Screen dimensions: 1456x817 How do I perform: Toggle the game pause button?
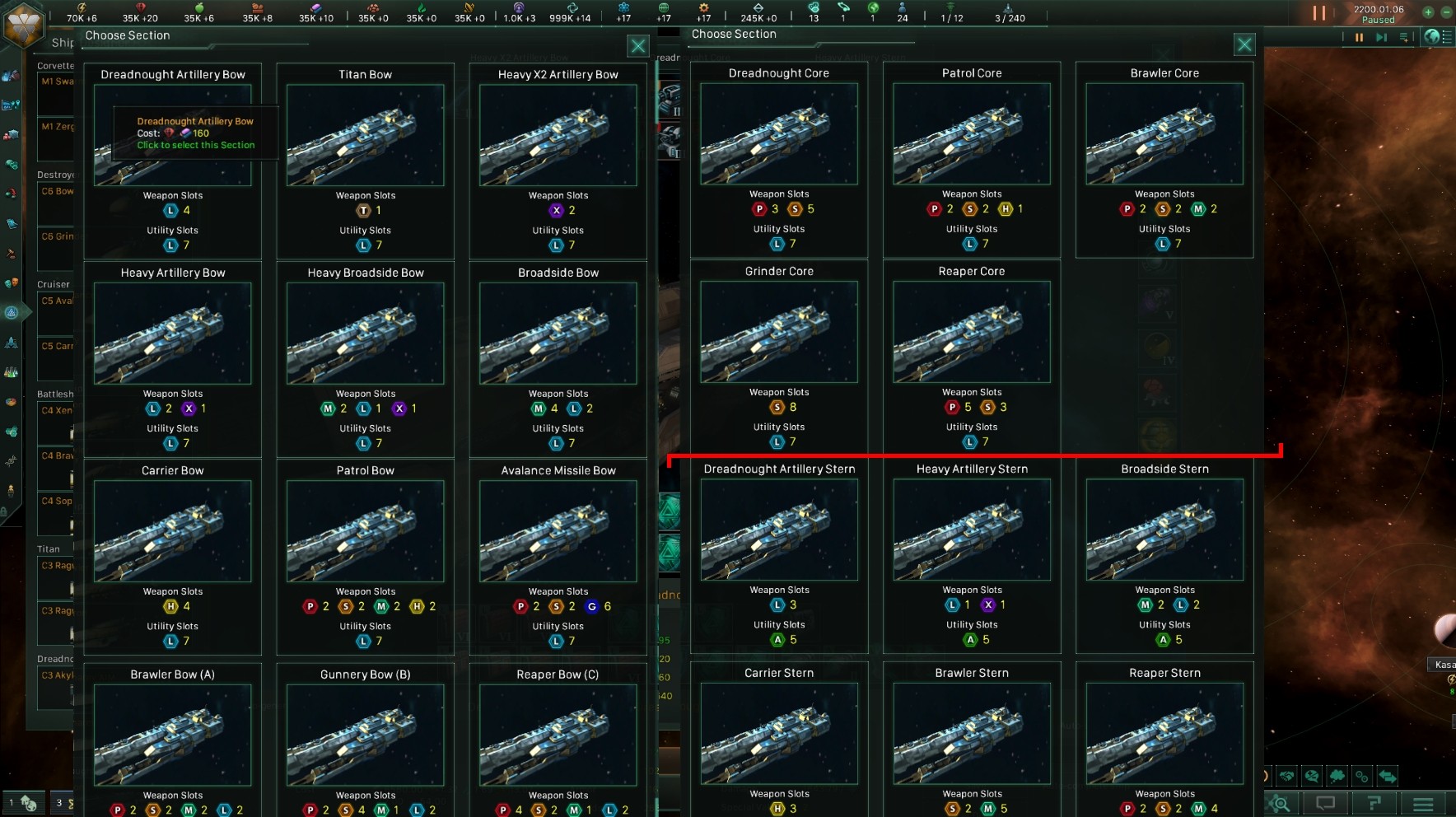pos(1360,37)
